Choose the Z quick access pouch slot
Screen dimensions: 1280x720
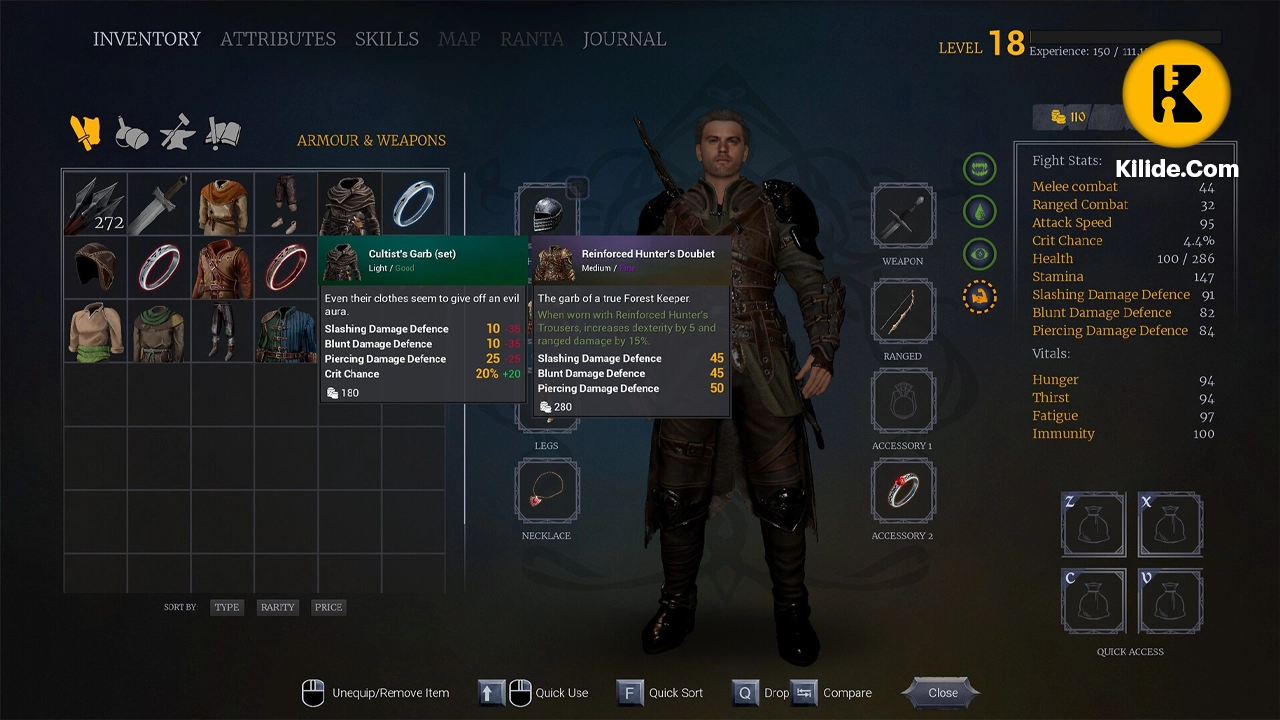1093,523
